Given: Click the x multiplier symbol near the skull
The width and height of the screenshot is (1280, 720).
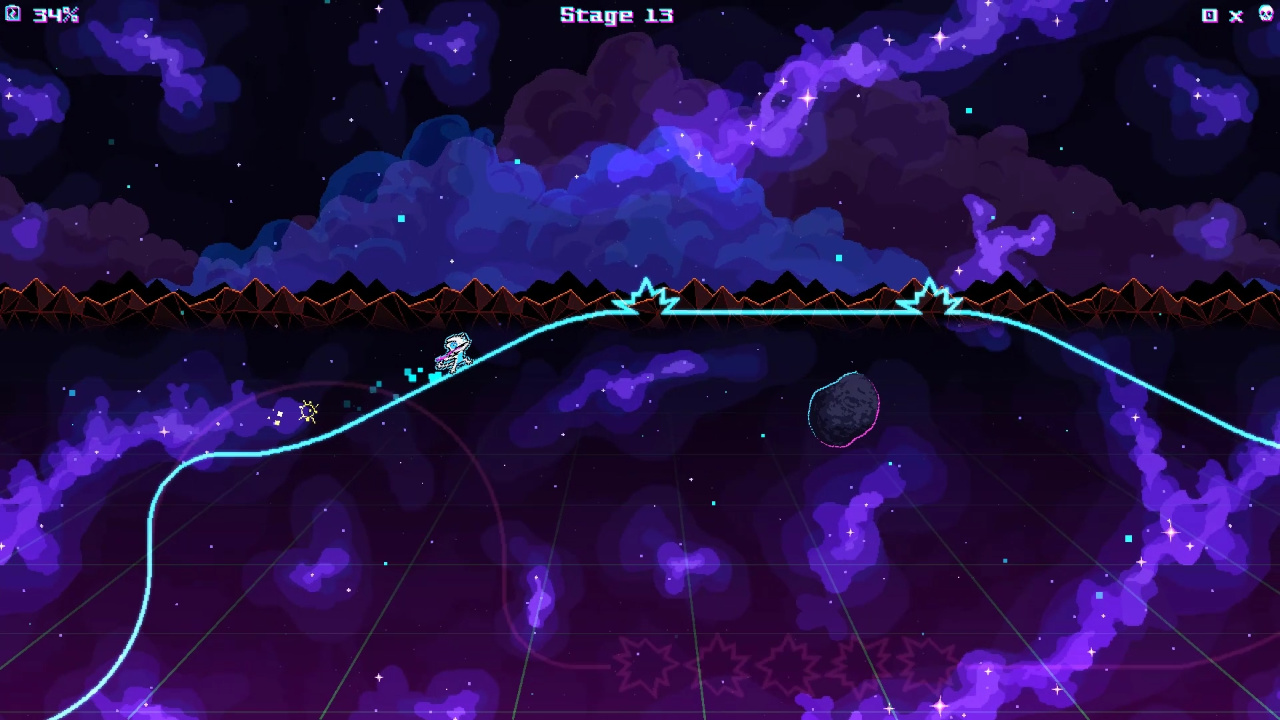Looking at the screenshot, I should (1235, 16).
